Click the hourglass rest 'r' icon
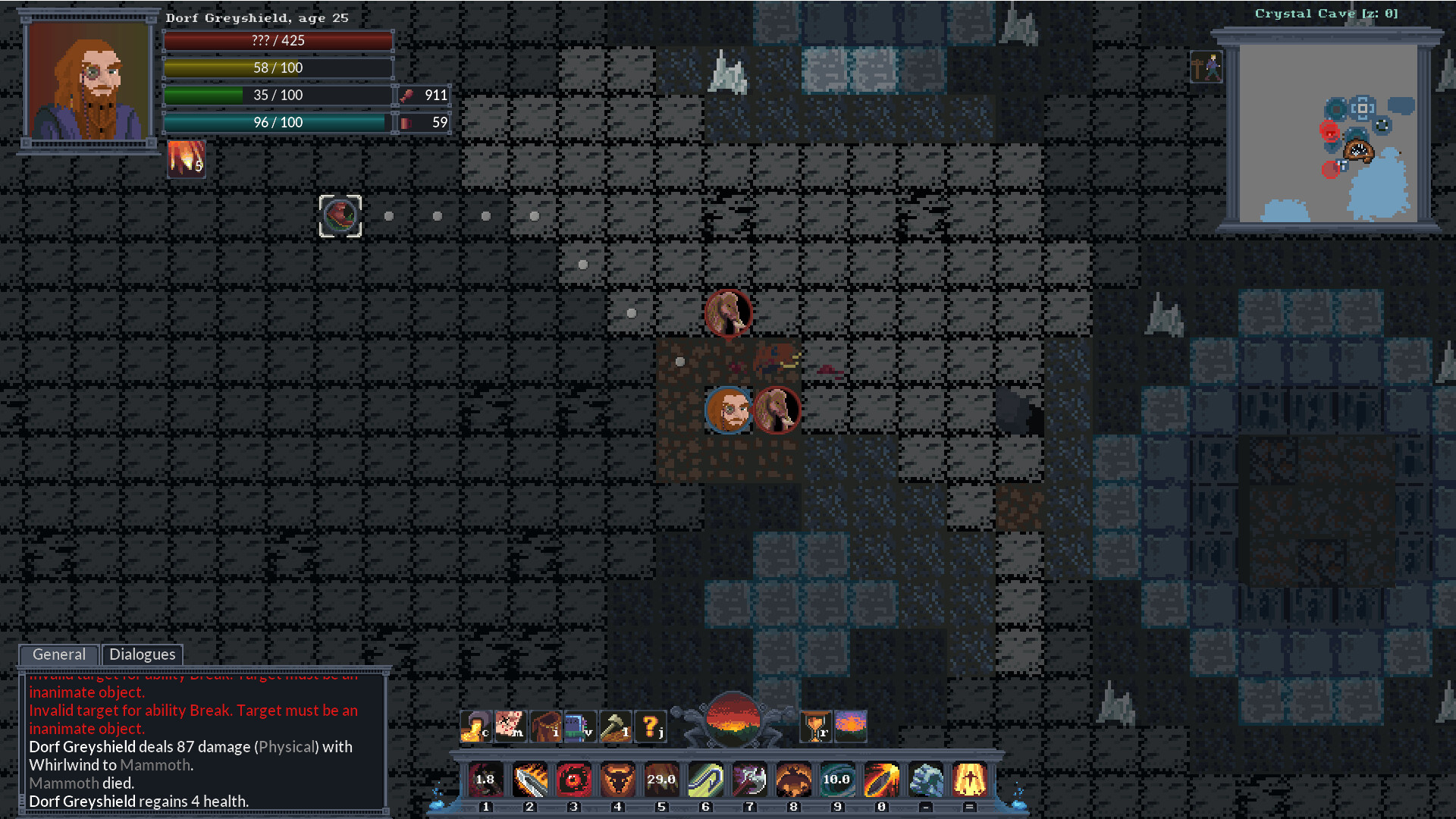The width and height of the screenshot is (1456, 819). pyautogui.click(x=817, y=726)
